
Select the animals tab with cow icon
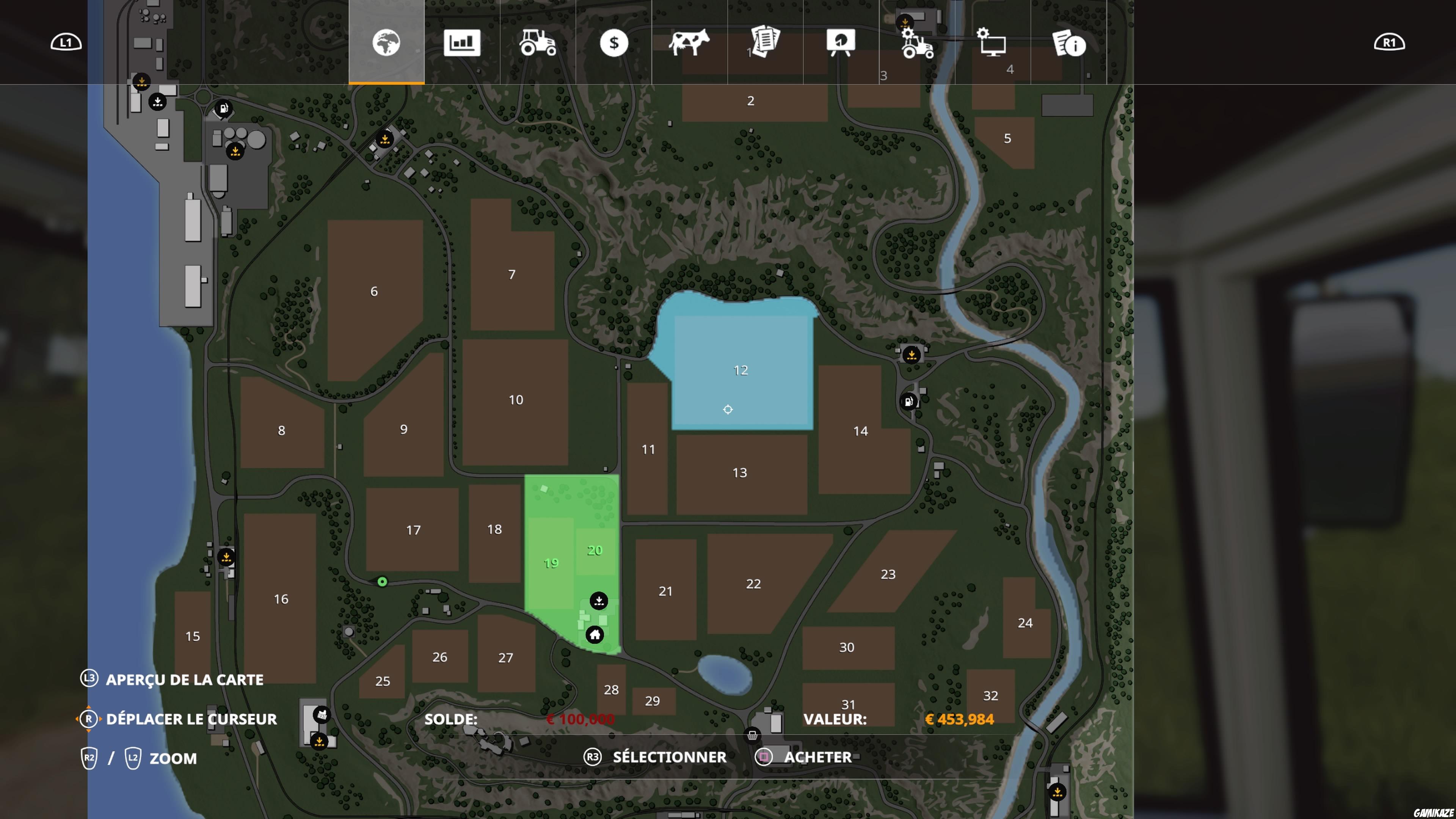(x=691, y=44)
